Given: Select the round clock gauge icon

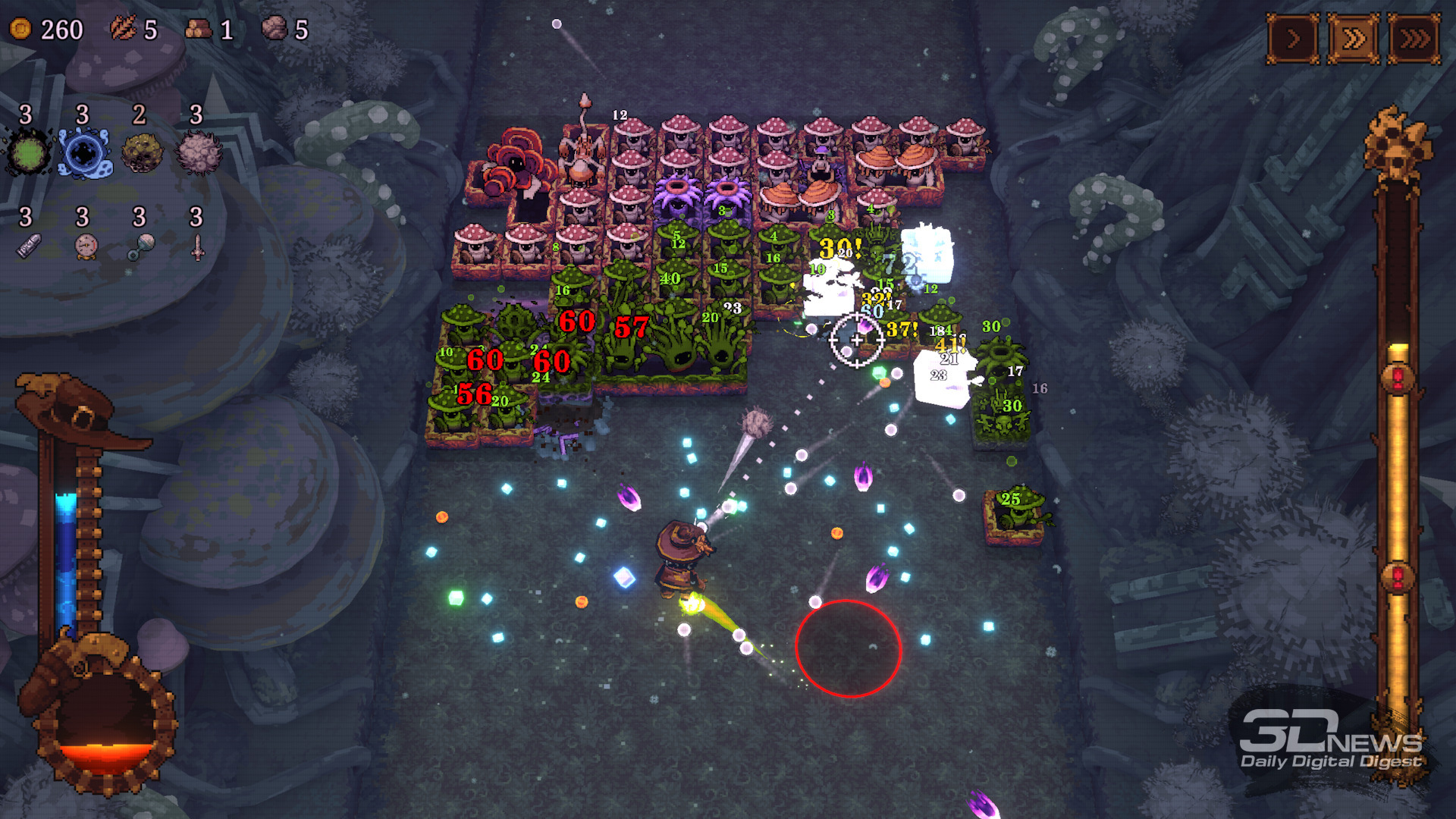Looking at the screenshot, I should pos(86,246).
